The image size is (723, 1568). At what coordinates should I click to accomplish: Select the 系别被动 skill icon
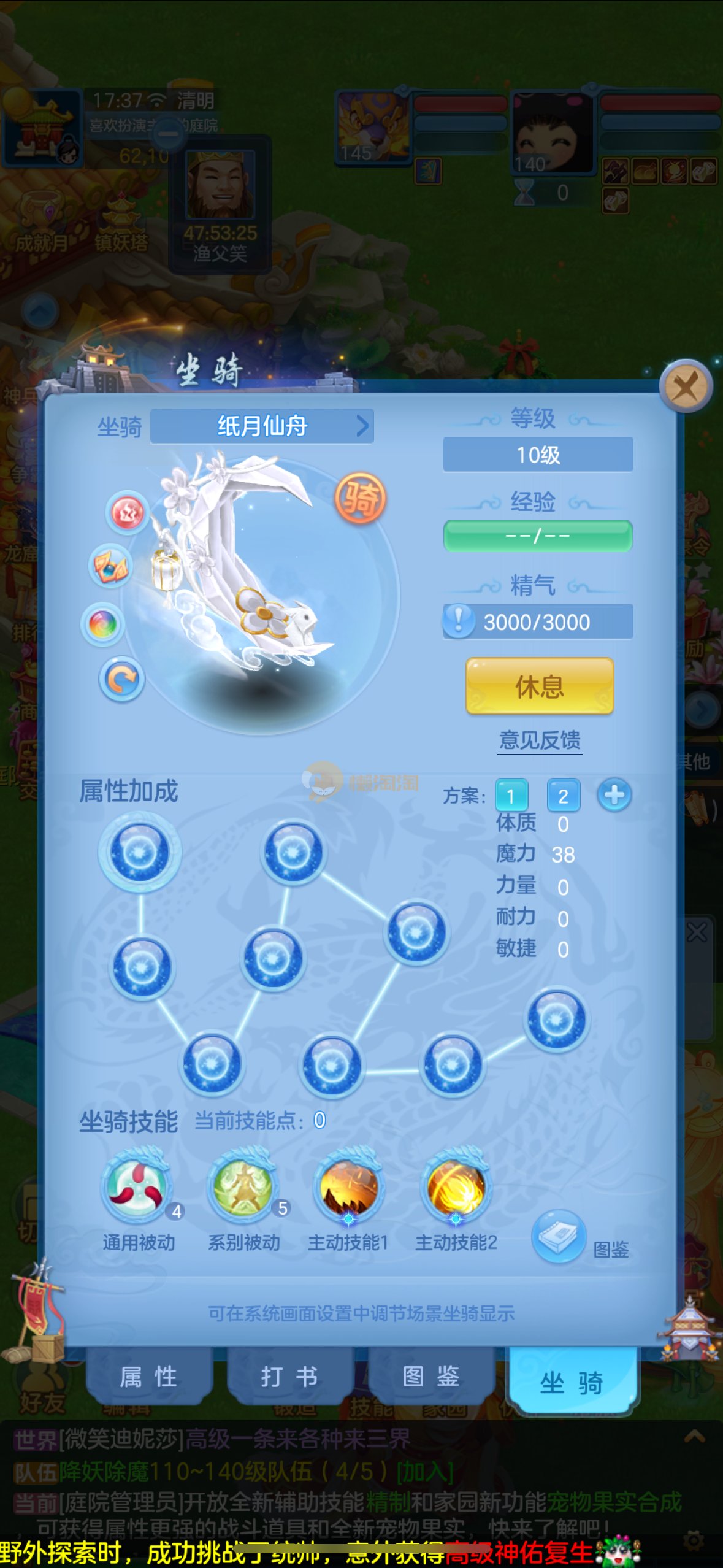[x=243, y=1186]
